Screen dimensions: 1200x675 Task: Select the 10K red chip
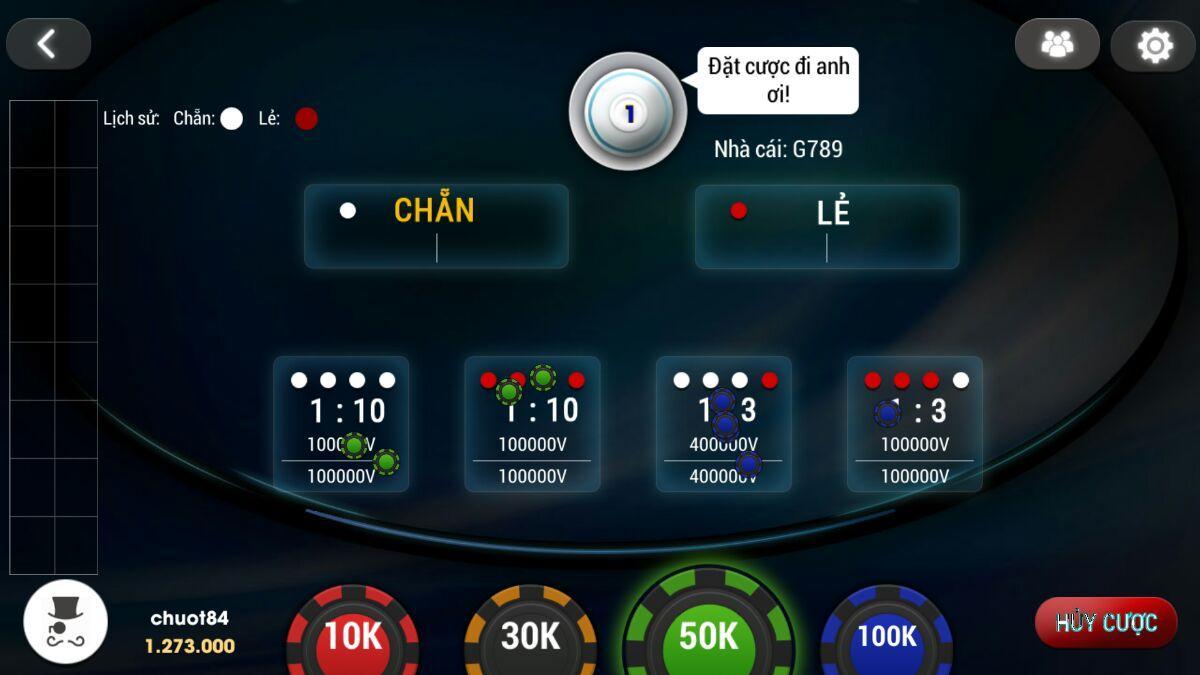[x=353, y=635]
